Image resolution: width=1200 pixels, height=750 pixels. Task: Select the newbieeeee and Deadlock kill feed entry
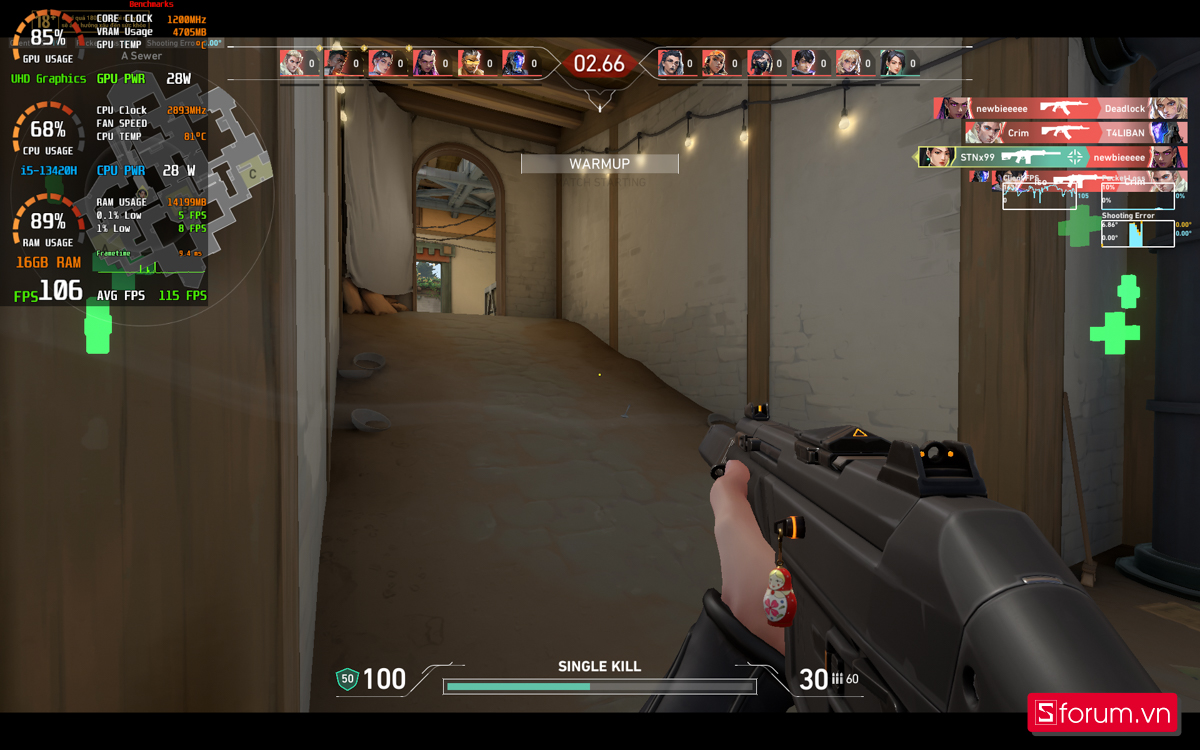tap(1060, 108)
